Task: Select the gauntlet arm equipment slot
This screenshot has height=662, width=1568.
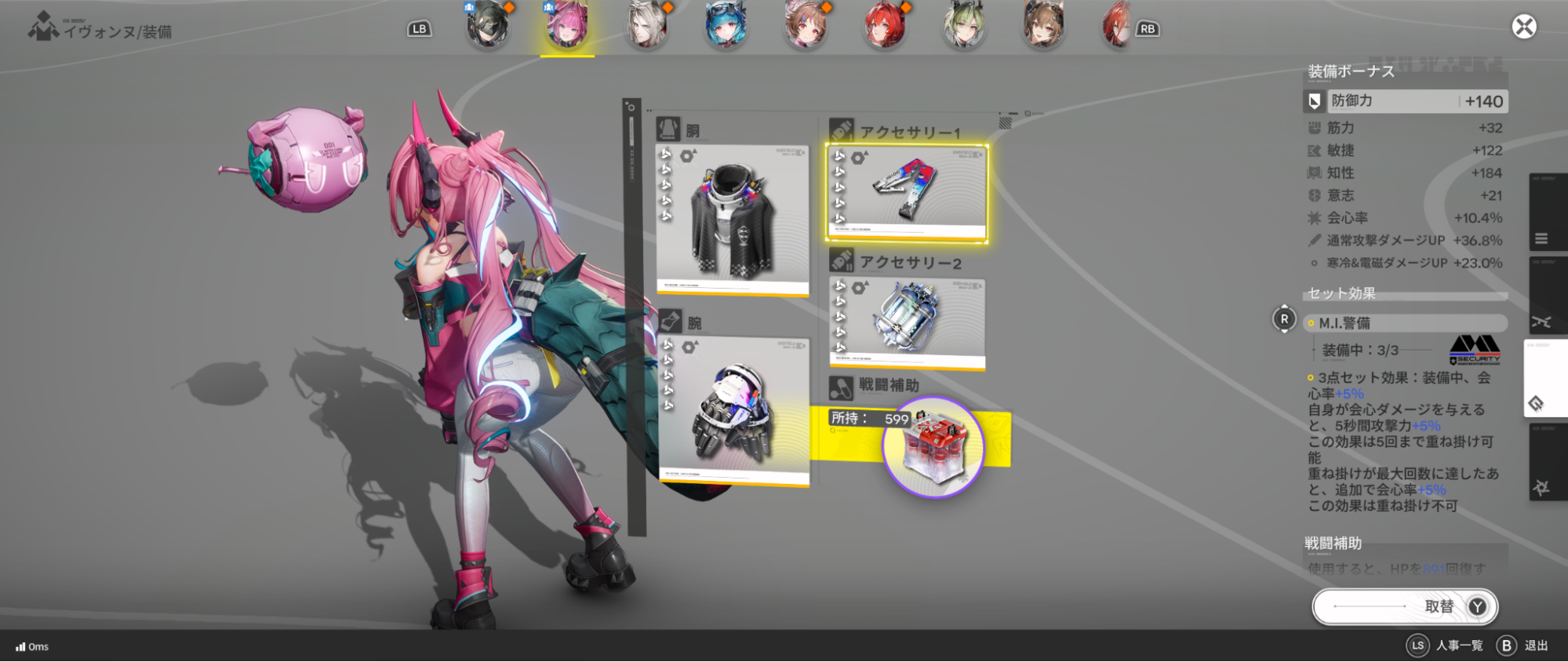Action: click(733, 412)
